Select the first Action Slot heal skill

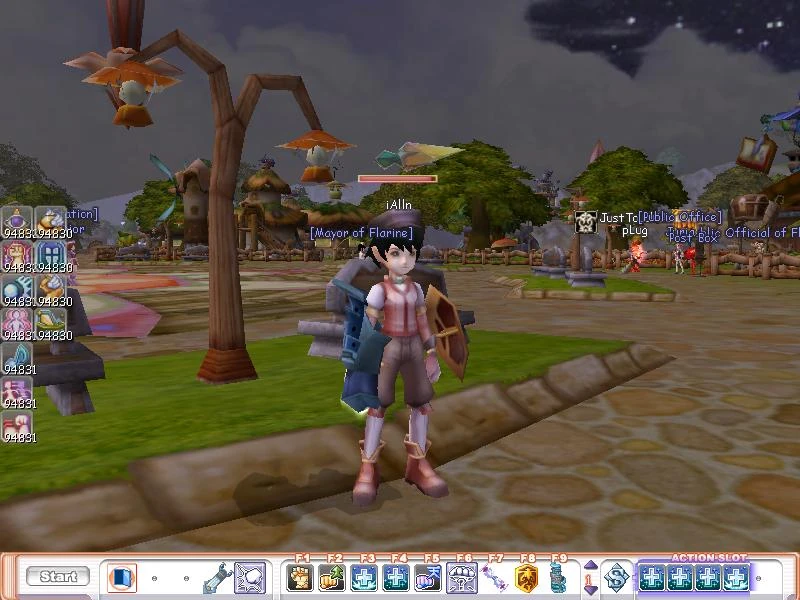pyautogui.click(x=652, y=577)
